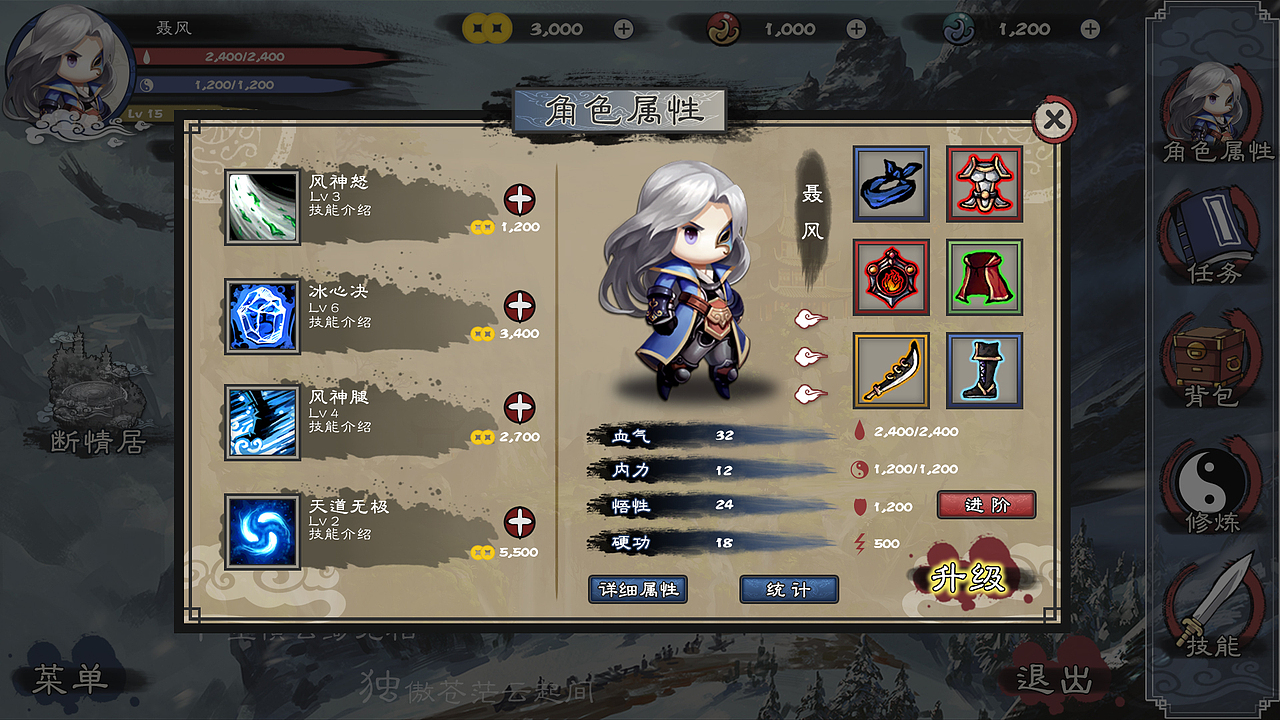Image resolution: width=1280 pixels, height=720 pixels.
Task: Select the silver chest armor slot
Action: [984, 184]
